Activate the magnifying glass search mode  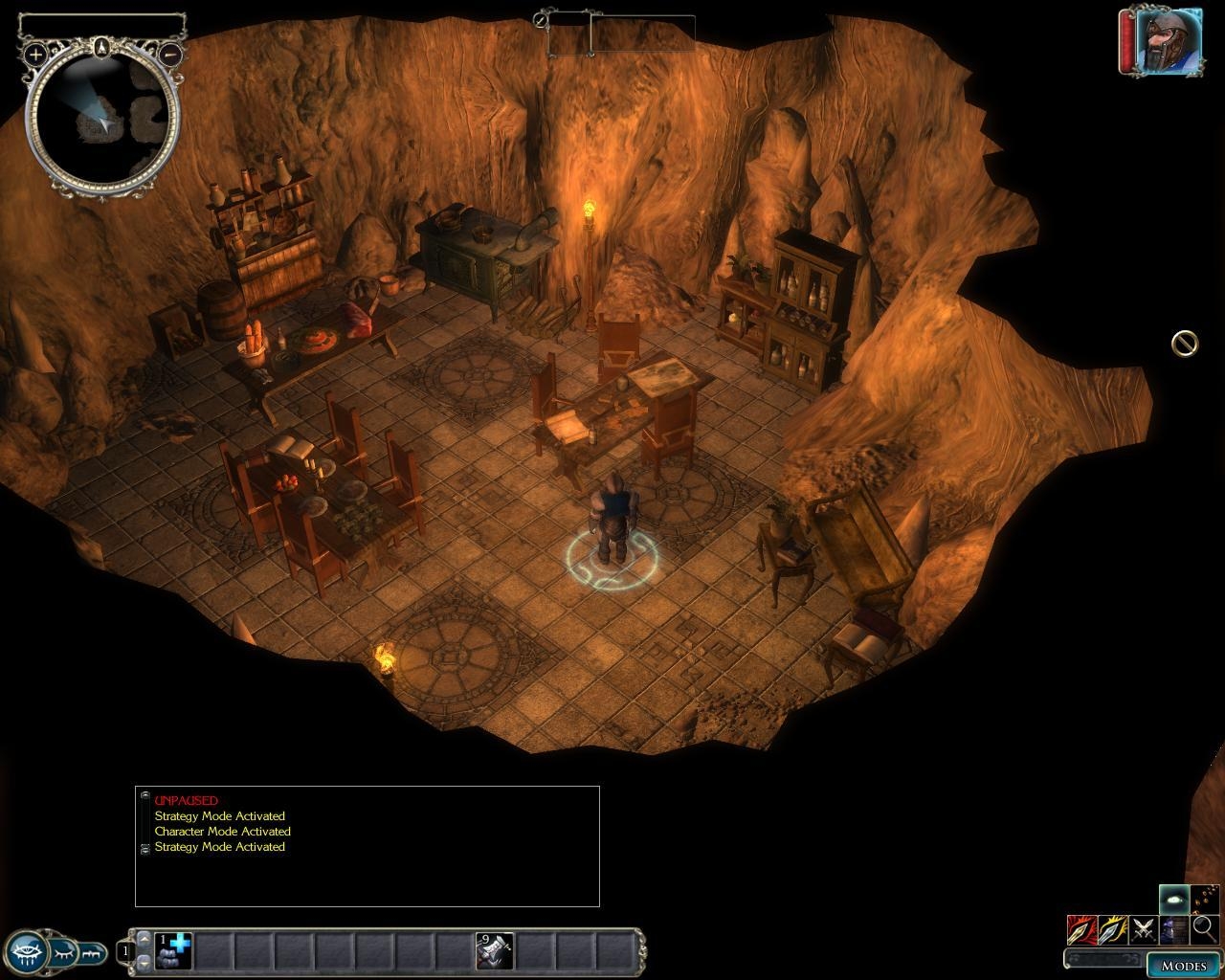(1204, 928)
